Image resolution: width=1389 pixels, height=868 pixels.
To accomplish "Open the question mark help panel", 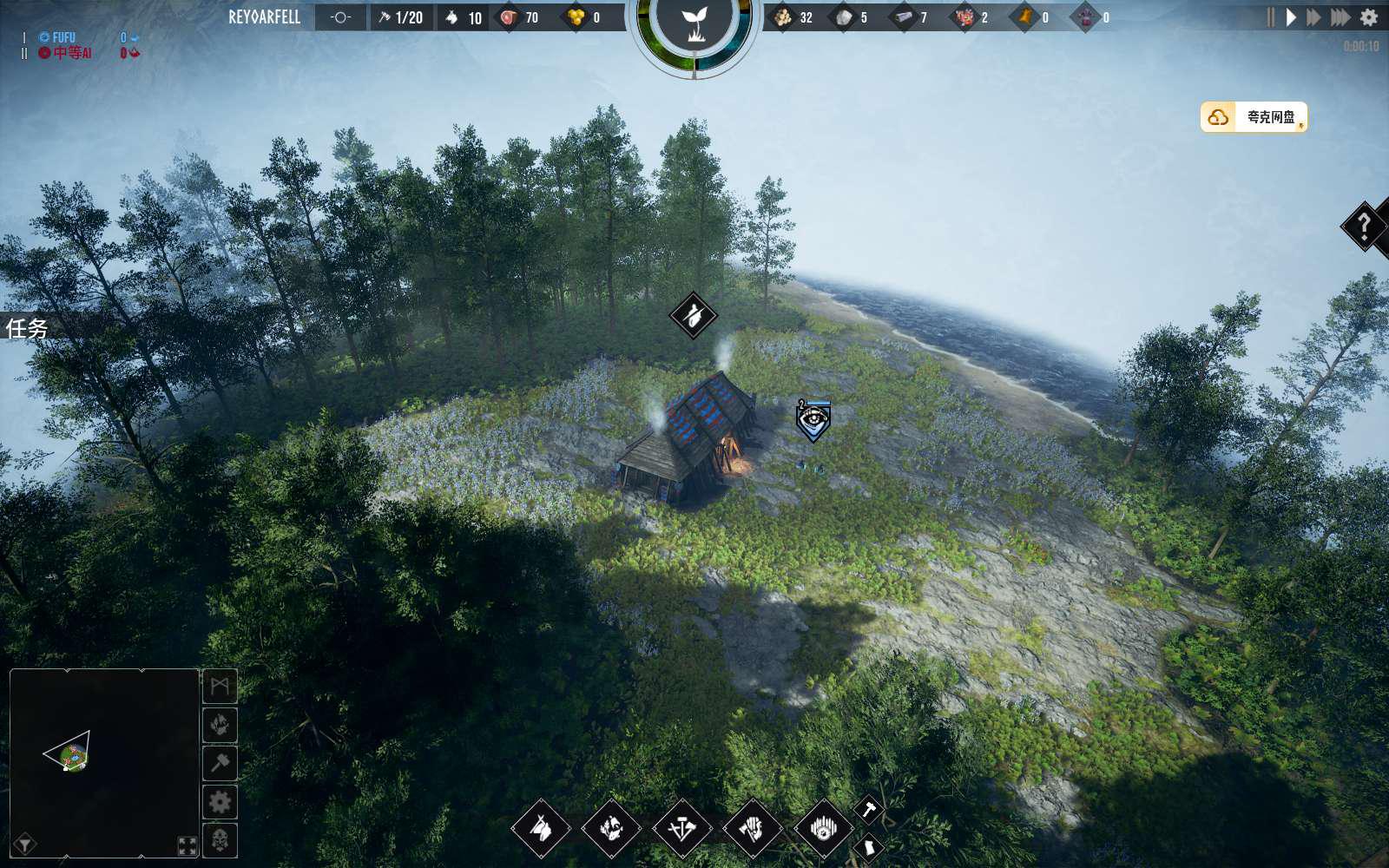I will 1364,227.
